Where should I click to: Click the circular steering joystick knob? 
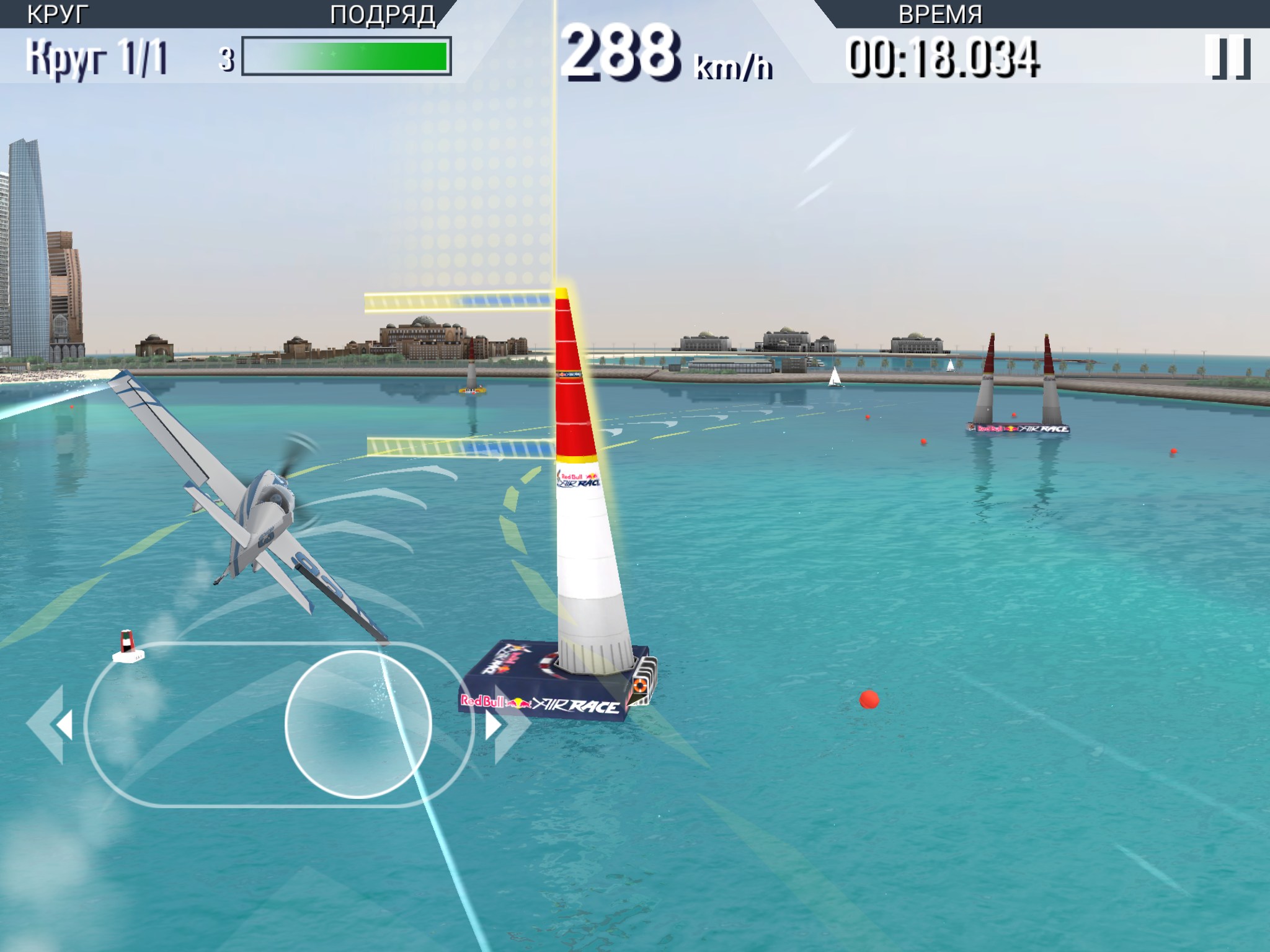(x=358, y=724)
